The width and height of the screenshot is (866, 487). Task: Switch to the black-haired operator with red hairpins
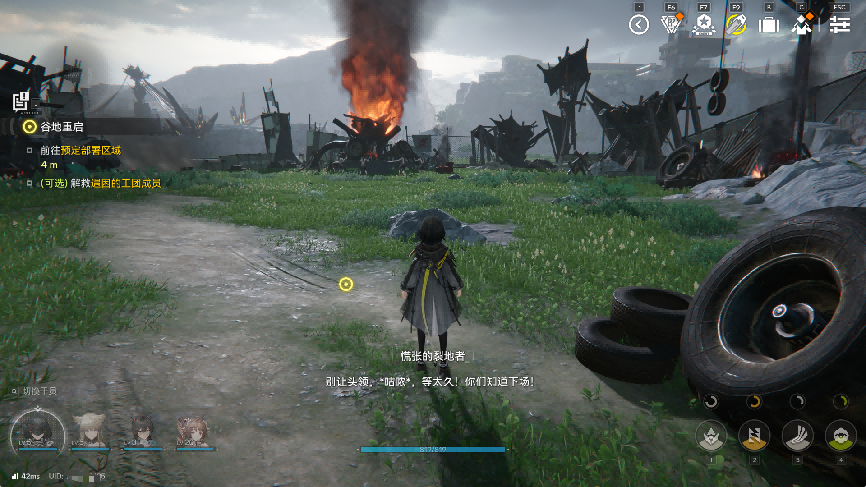coord(143,432)
